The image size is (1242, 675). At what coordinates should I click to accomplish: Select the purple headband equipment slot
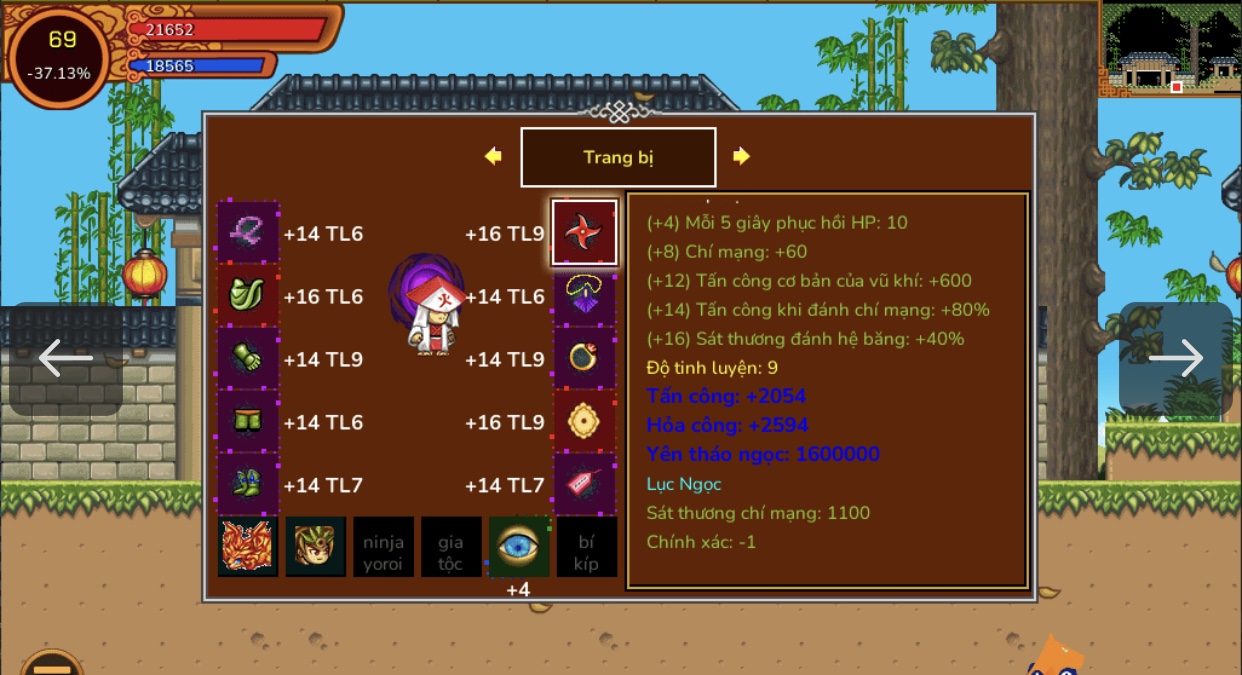pos(248,233)
